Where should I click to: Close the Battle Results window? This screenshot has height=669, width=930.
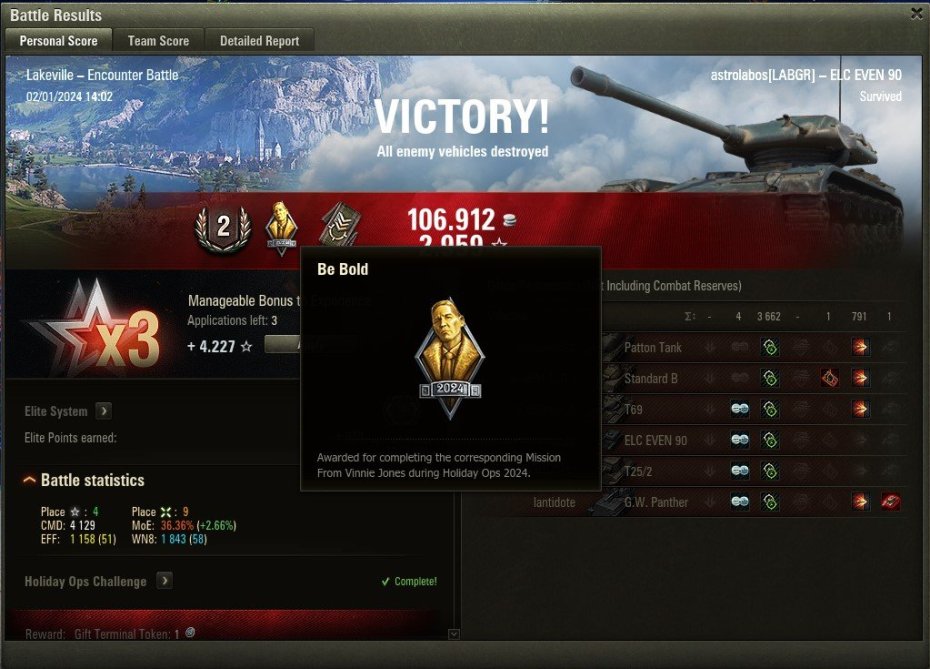point(916,14)
